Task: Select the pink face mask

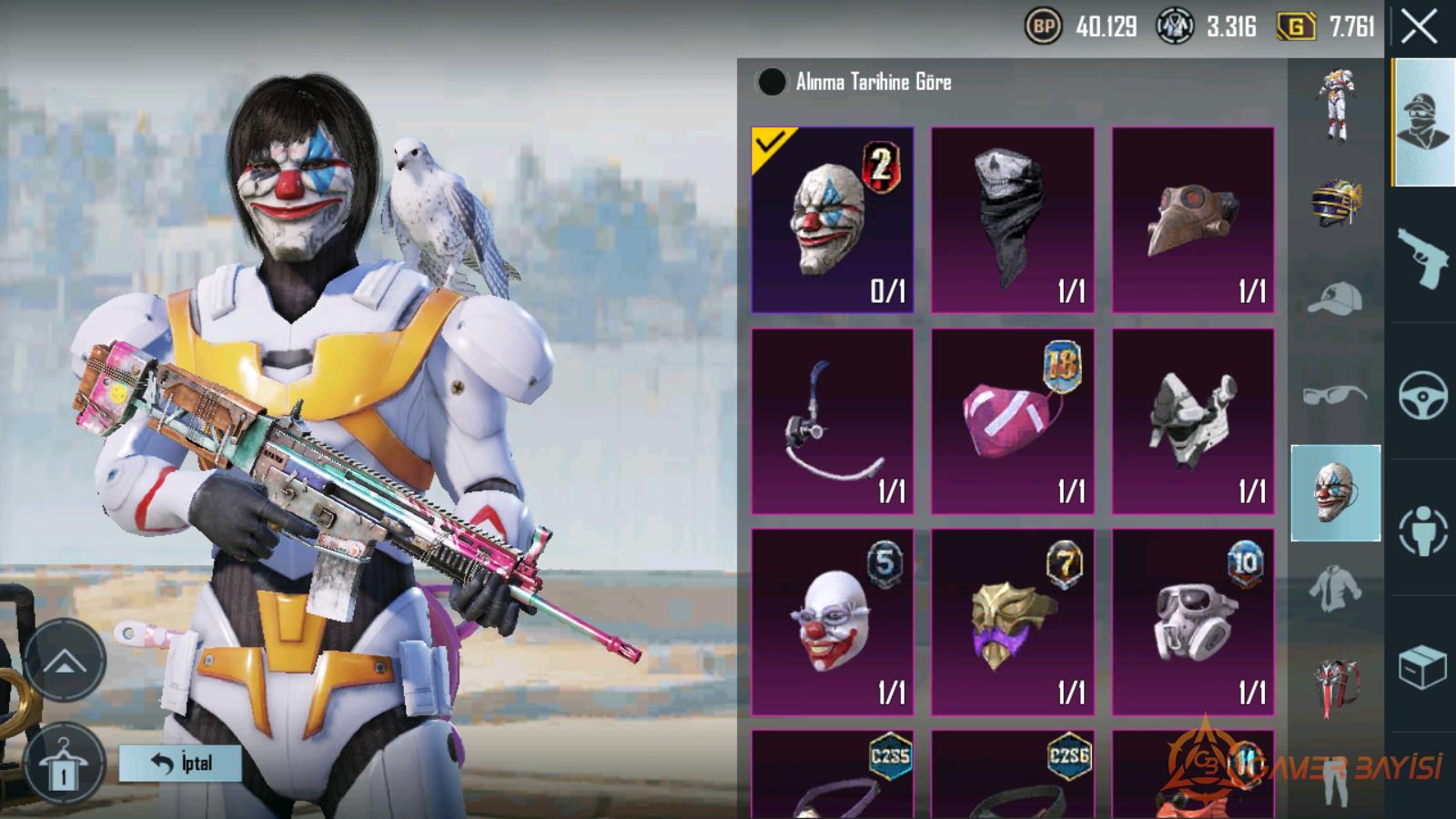Action: pyautogui.click(x=1012, y=420)
